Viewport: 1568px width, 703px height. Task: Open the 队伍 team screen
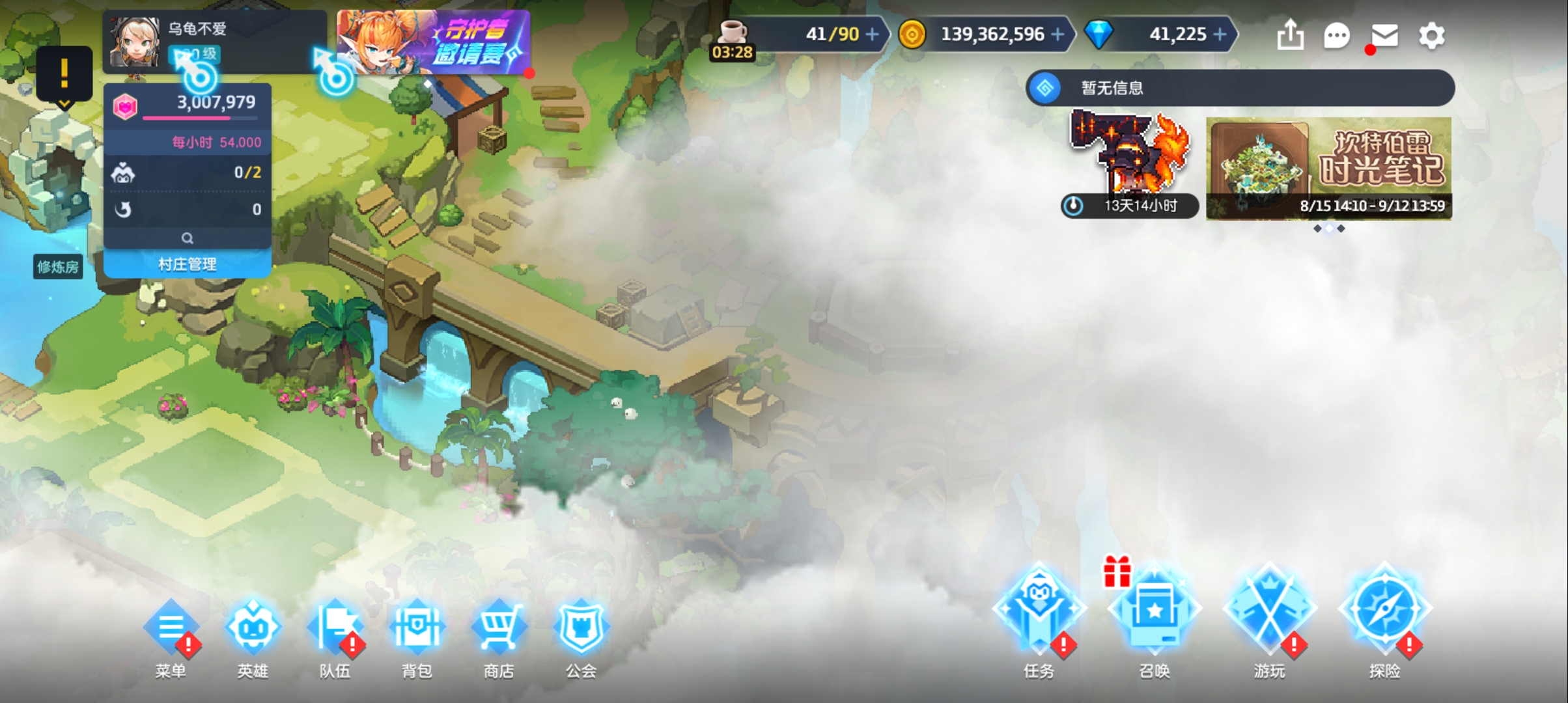[x=335, y=629]
